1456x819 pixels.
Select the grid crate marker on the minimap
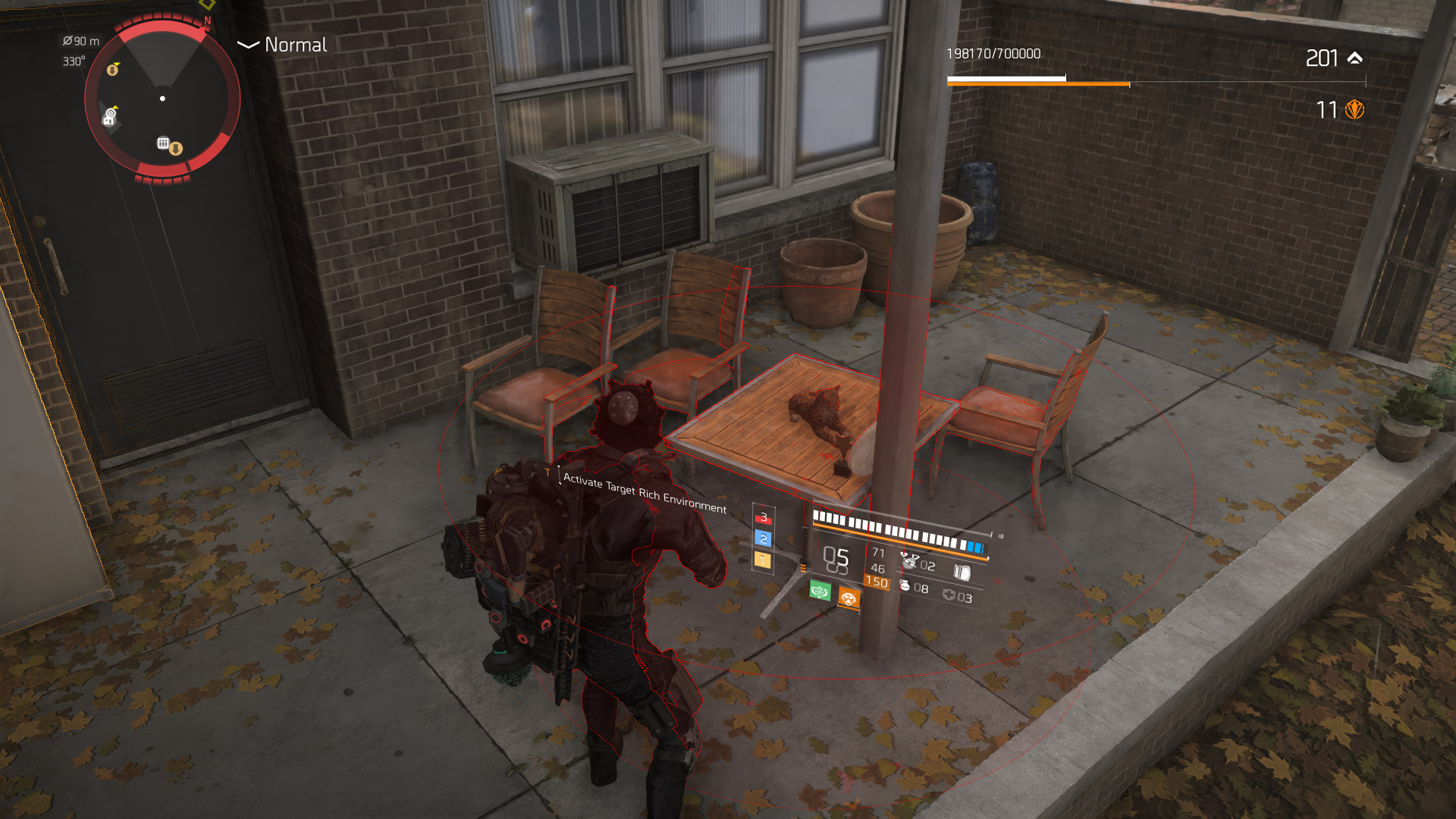point(162,143)
